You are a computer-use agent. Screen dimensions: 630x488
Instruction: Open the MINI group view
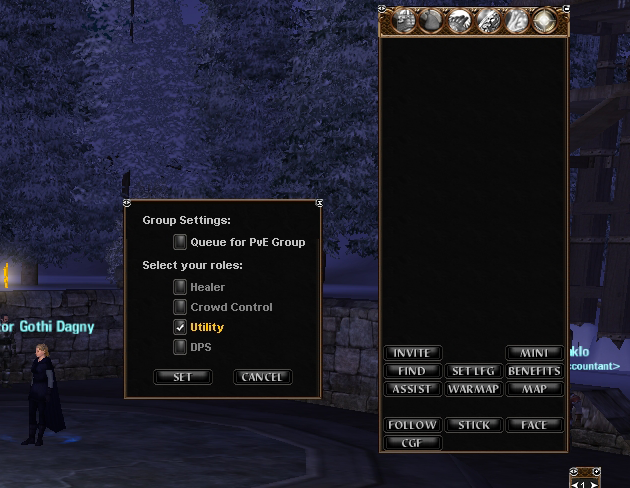pyautogui.click(x=534, y=353)
